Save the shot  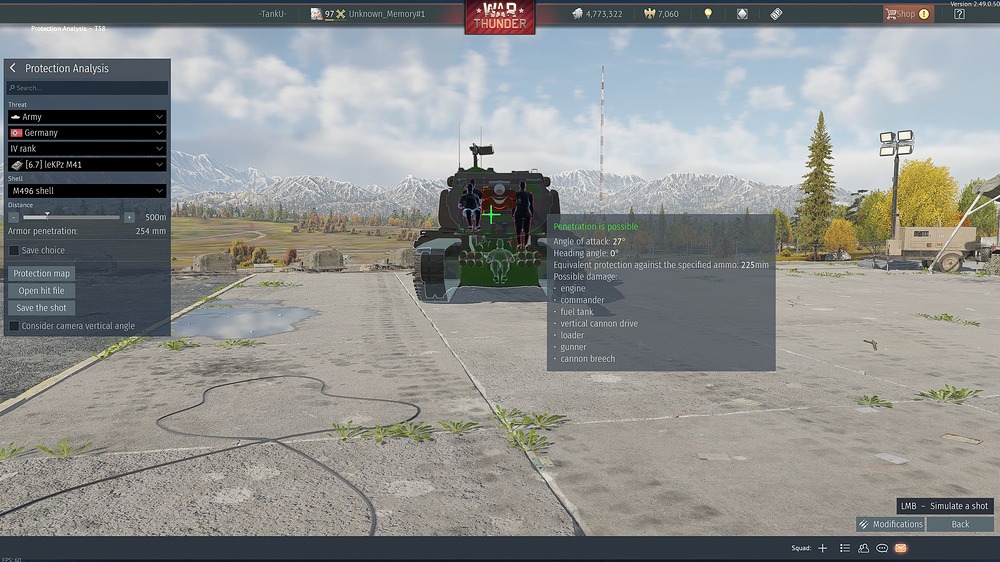click(x=42, y=308)
